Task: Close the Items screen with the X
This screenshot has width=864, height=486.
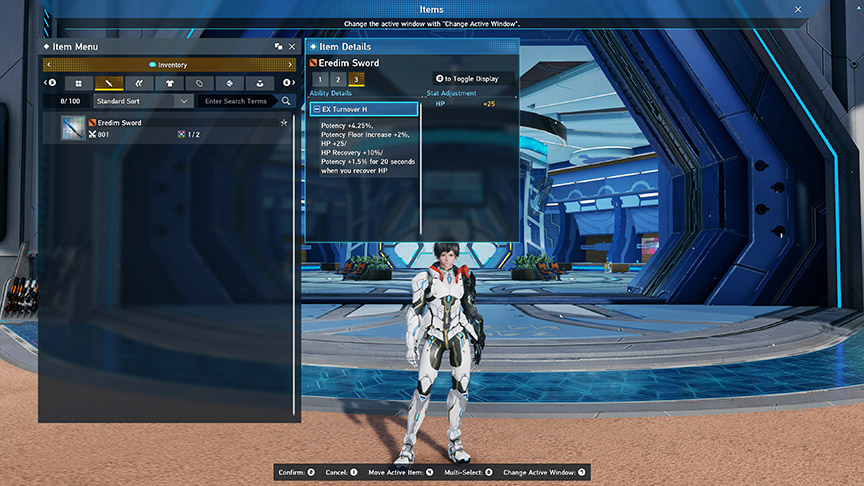Action: (798, 9)
